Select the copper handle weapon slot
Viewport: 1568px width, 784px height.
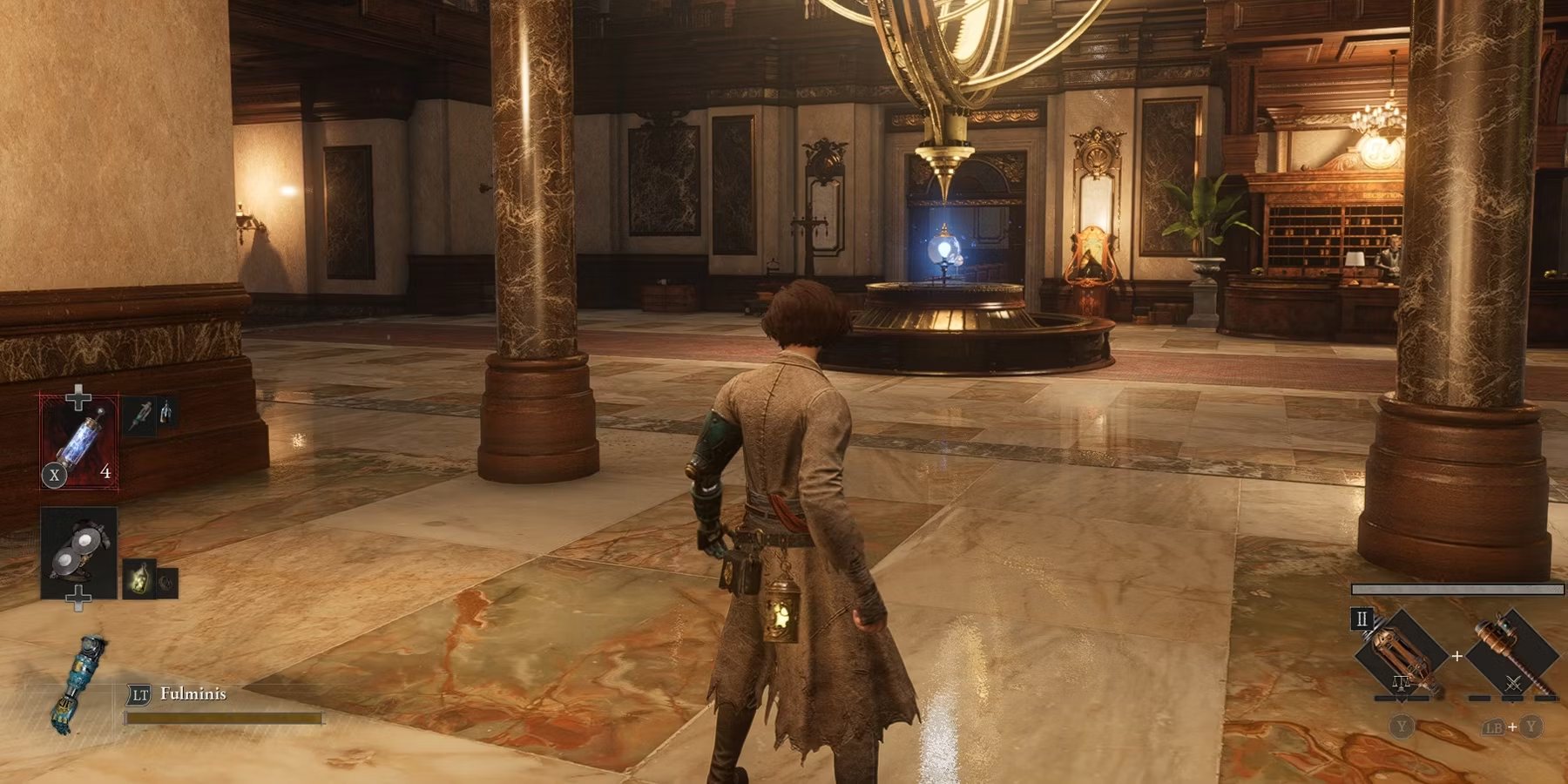pos(1512,655)
